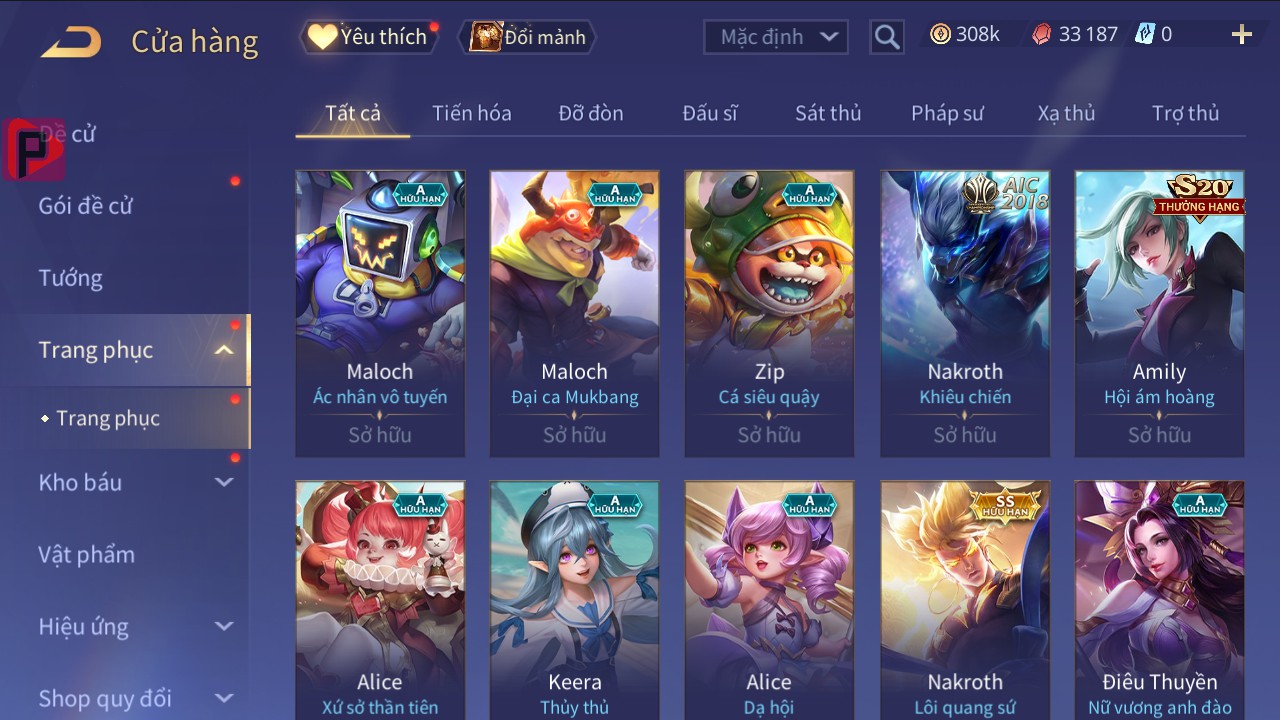Switch to the Đỡ đòn tab

(590, 113)
